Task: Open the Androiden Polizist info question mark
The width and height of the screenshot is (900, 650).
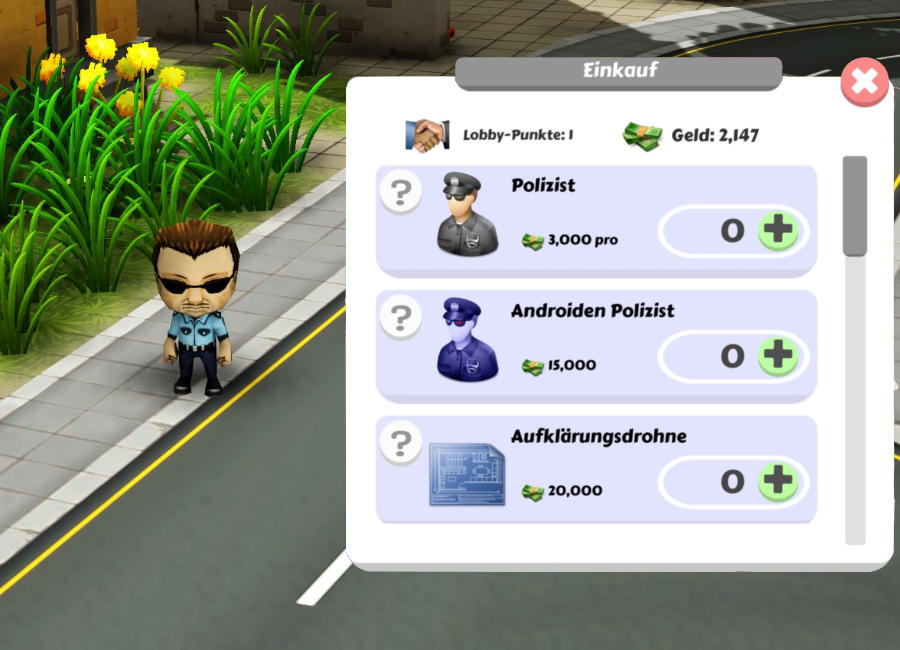Action: tap(401, 317)
